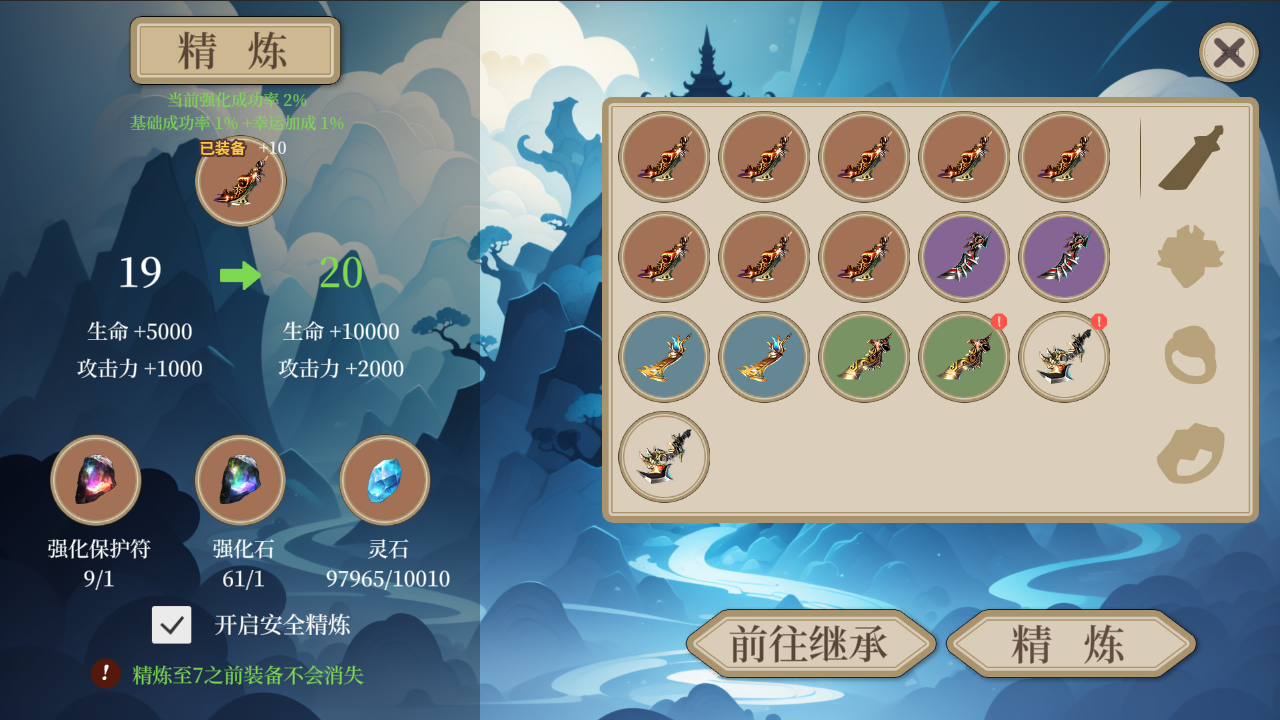Click the 强化保护符 protection charm icon
This screenshot has height=720, width=1280.
point(95,480)
